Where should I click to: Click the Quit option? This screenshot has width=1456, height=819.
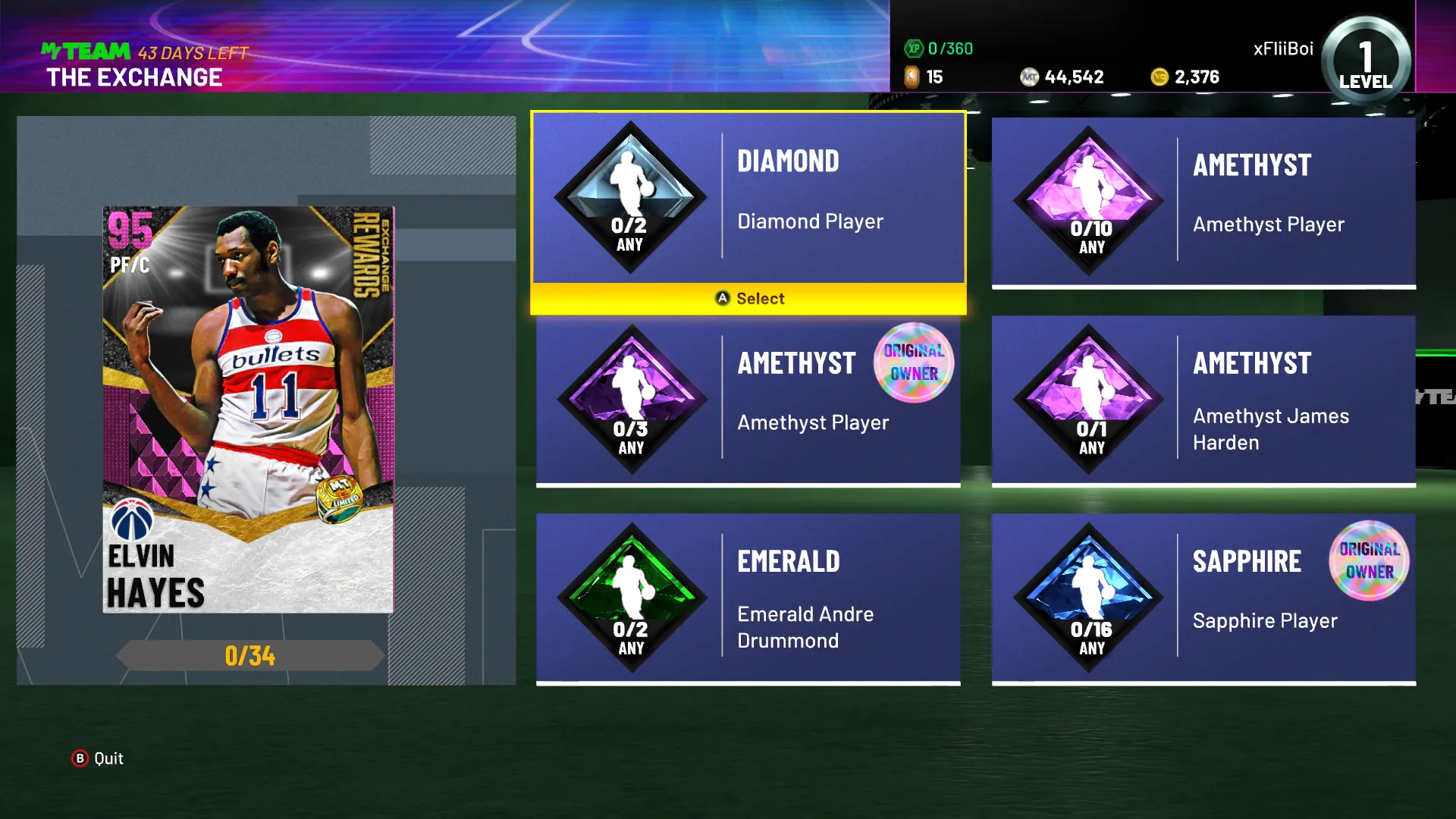pos(99,758)
